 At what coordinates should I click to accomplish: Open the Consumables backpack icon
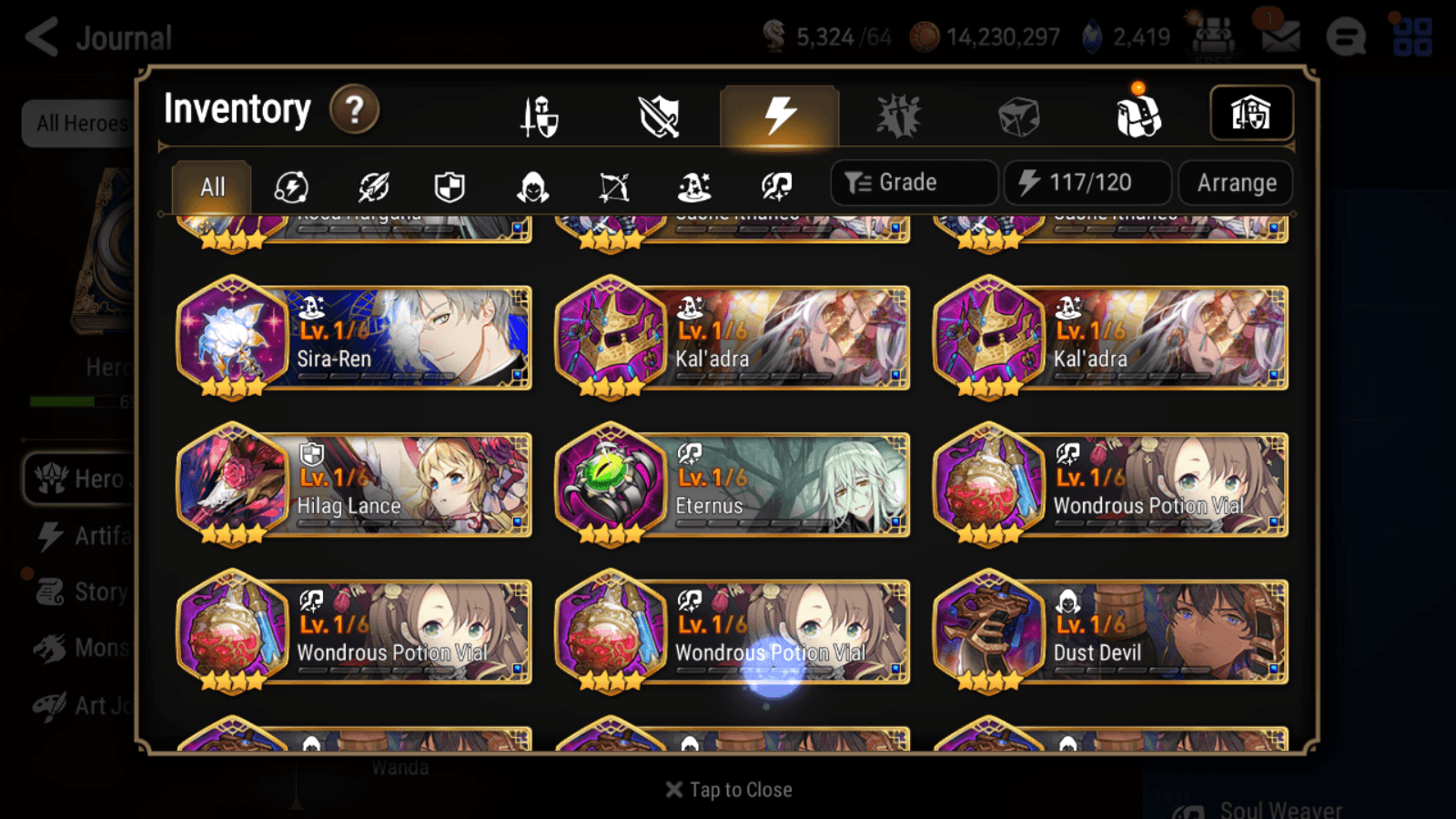pos(1137,116)
